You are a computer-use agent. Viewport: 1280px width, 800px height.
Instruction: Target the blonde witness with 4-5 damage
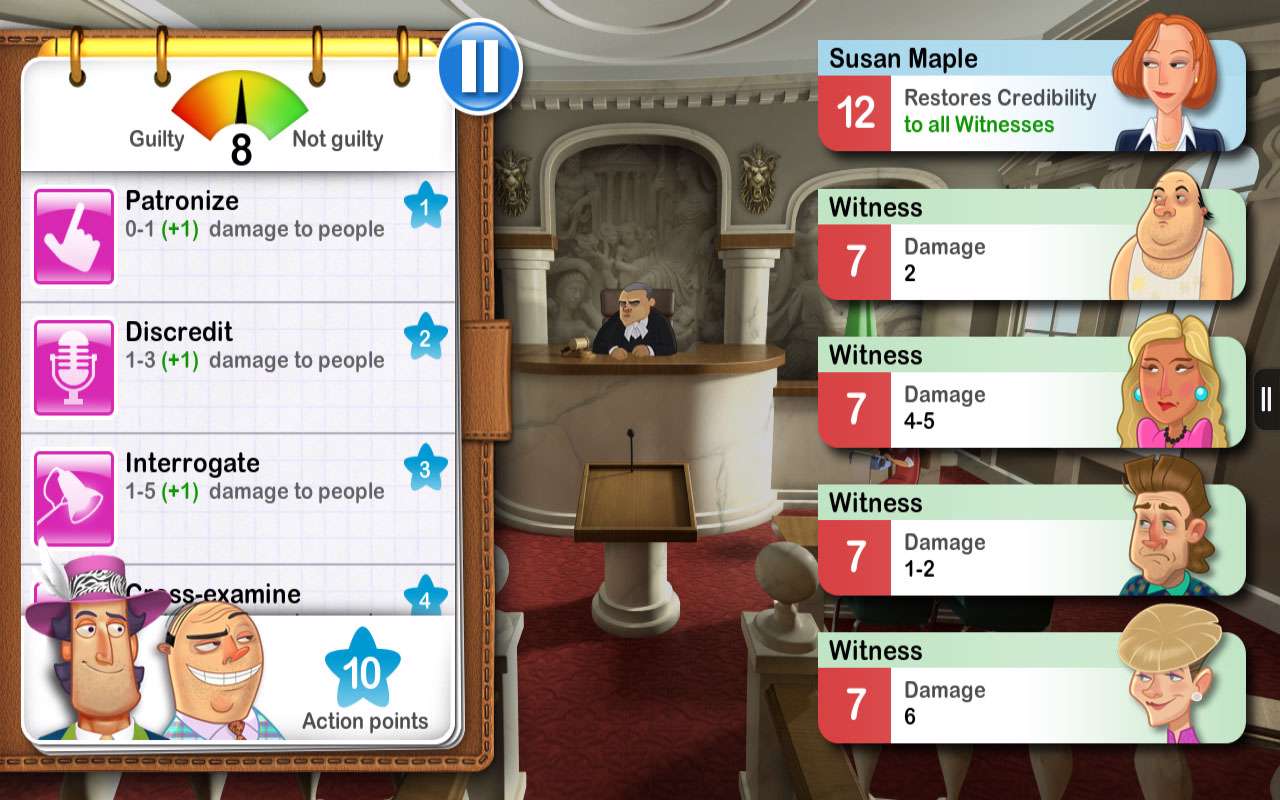coord(1030,393)
